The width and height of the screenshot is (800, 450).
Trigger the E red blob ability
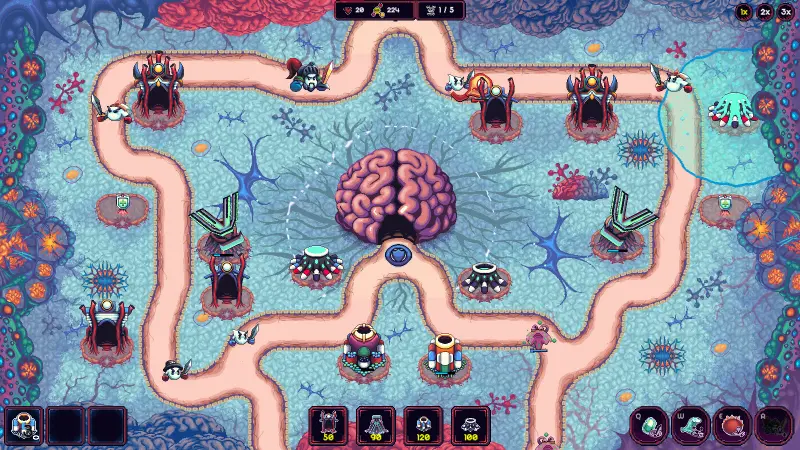tap(733, 427)
